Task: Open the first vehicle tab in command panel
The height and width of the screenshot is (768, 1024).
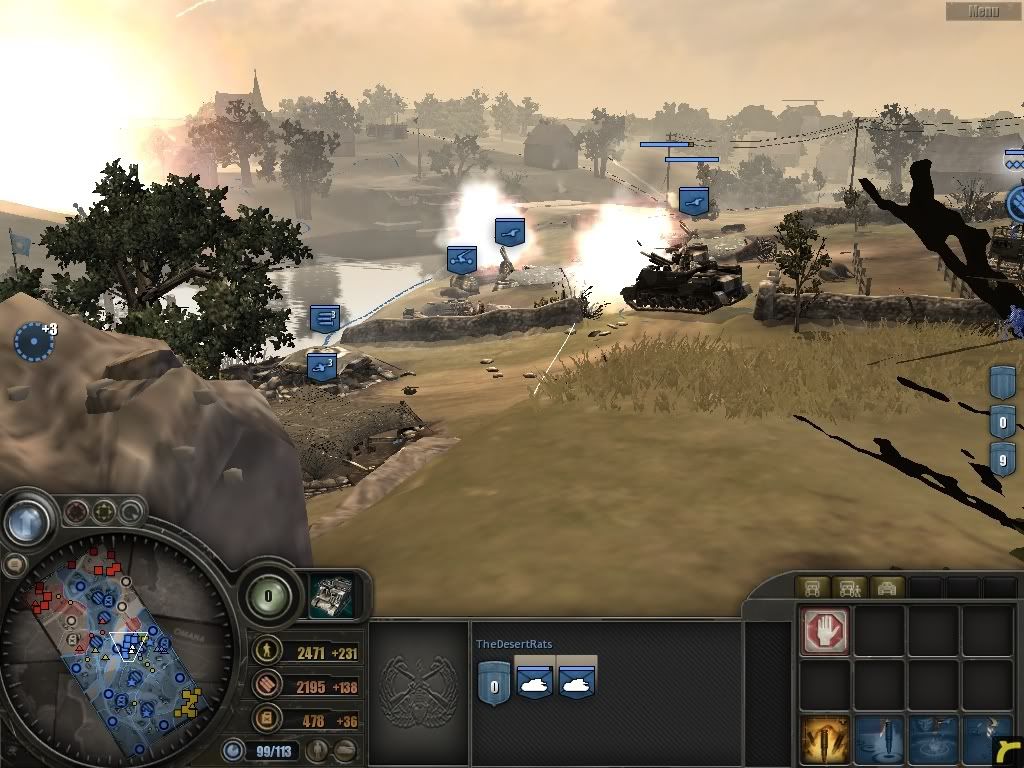Action: (813, 588)
